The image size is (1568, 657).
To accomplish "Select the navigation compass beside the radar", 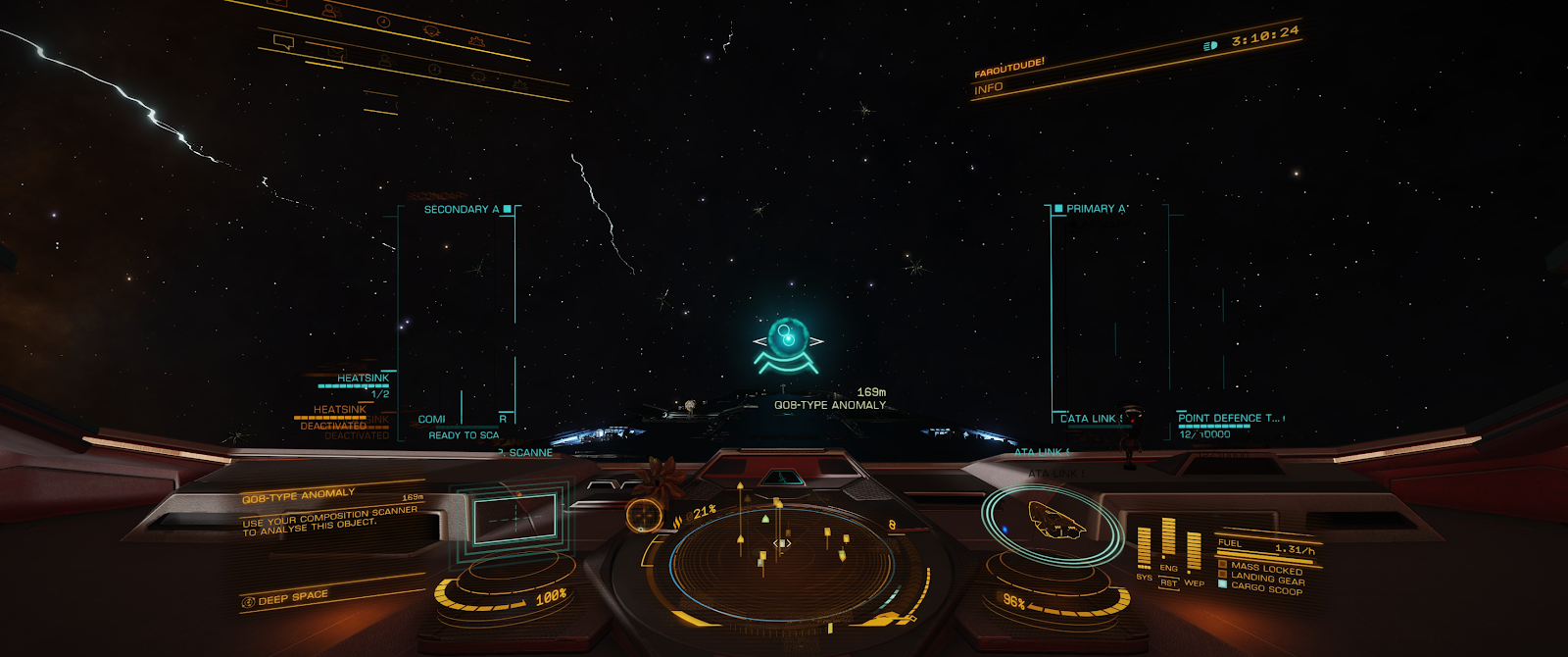I will click(643, 514).
